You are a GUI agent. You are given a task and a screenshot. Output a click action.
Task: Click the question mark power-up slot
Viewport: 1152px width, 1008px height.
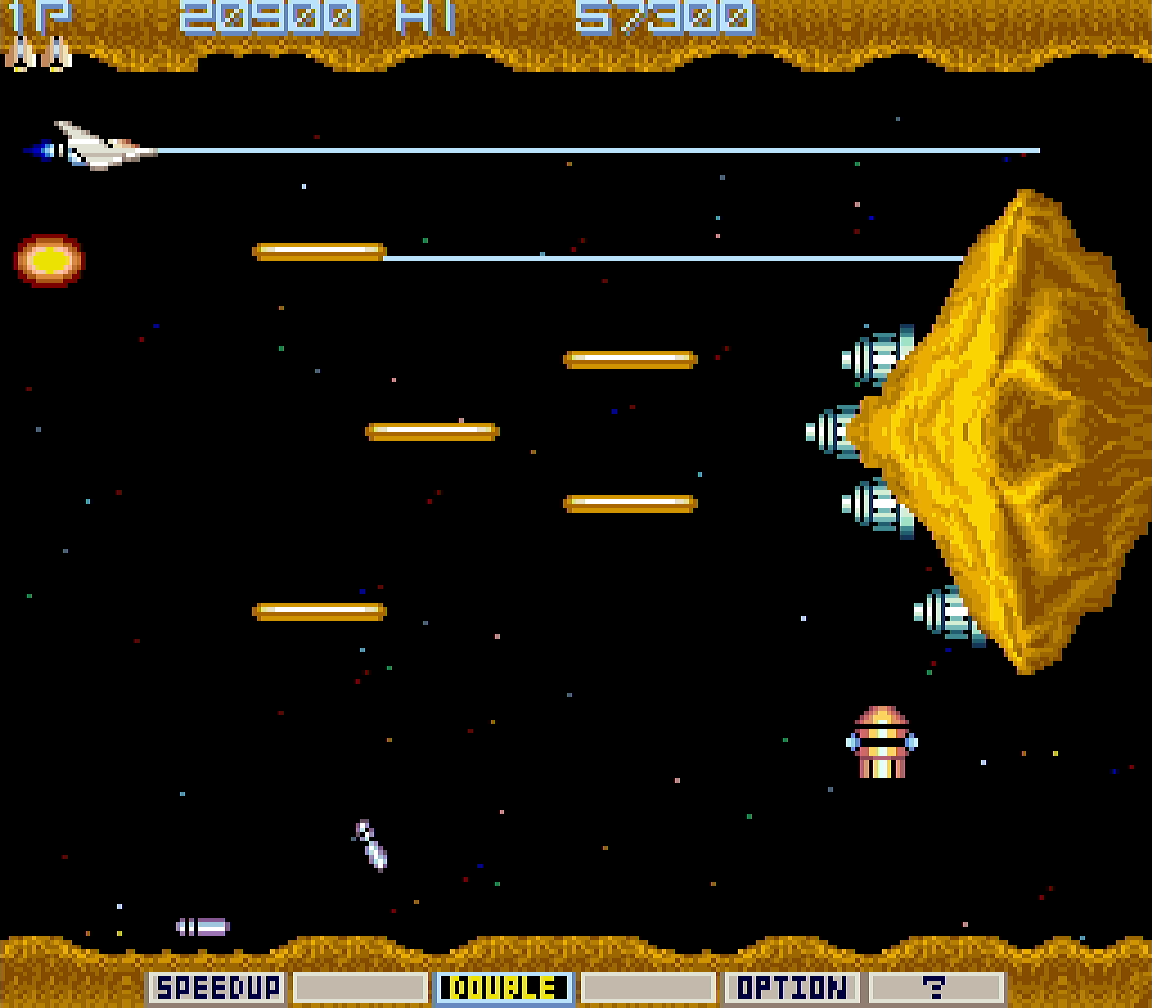click(x=935, y=988)
